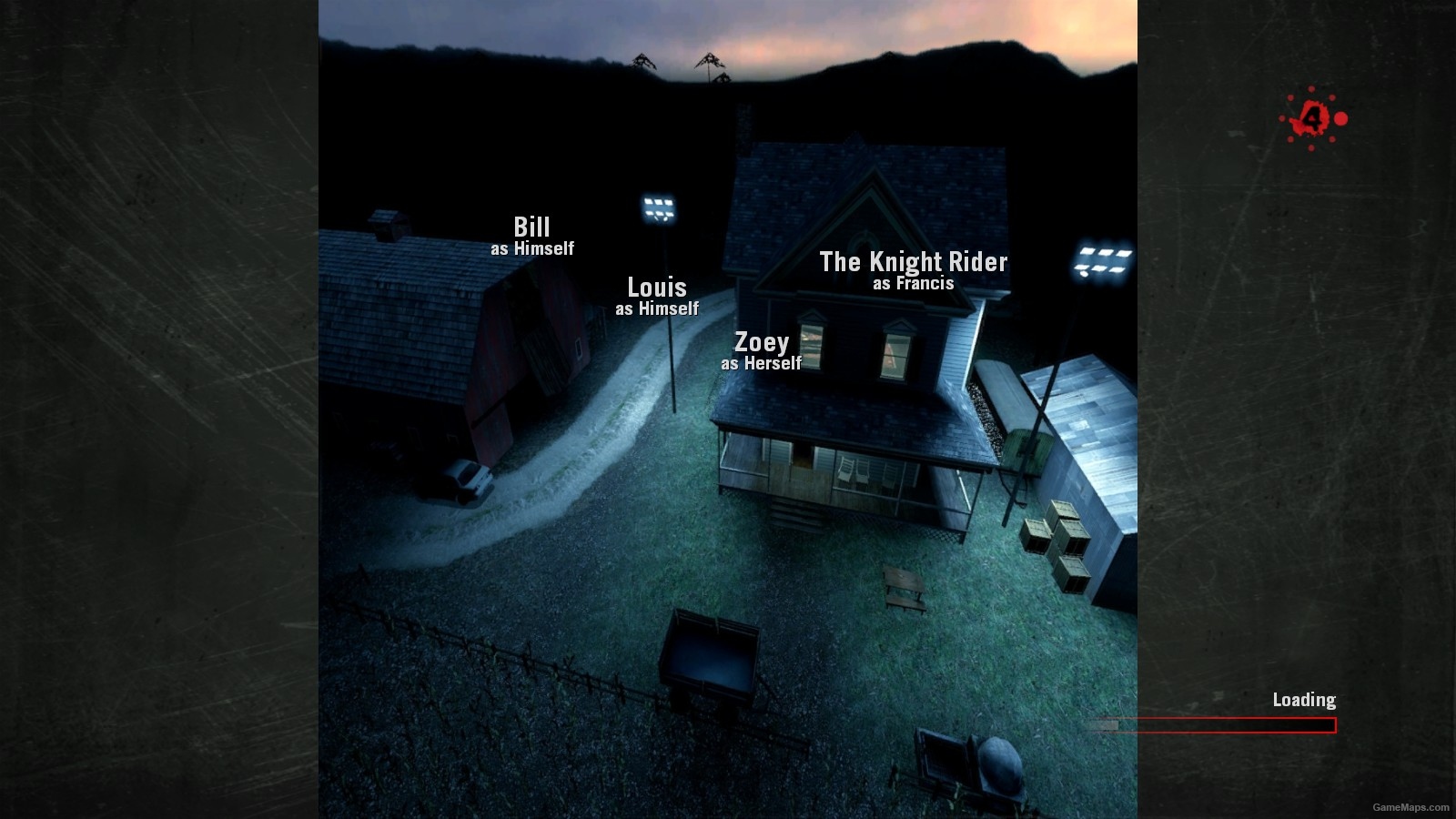Select the 'Bill as Himself' credit text
This screenshot has width=1456, height=819.
[x=532, y=235]
